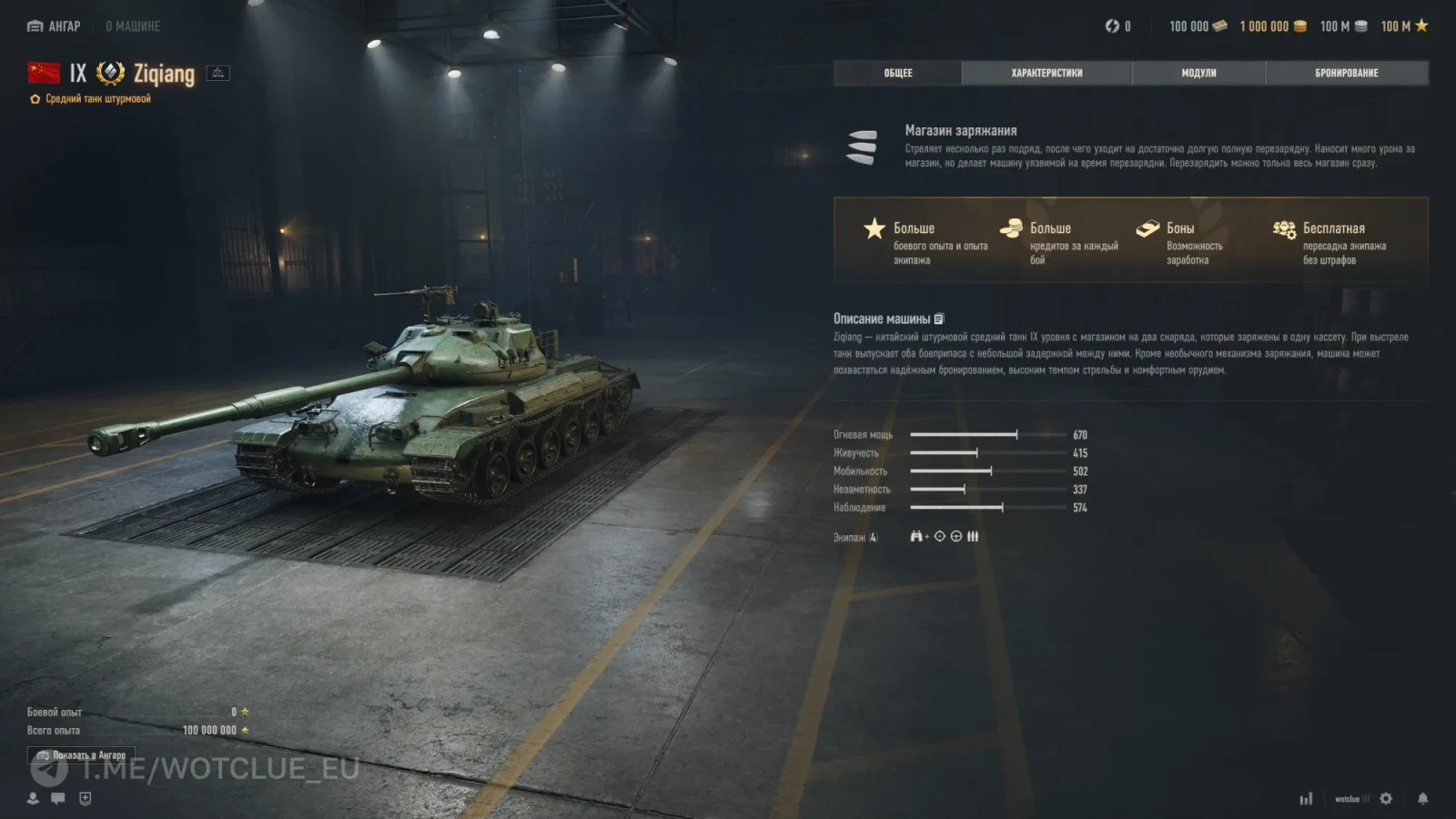Click the Боны earning bonus tile
The width and height of the screenshot is (1456, 819).
[x=1180, y=242]
